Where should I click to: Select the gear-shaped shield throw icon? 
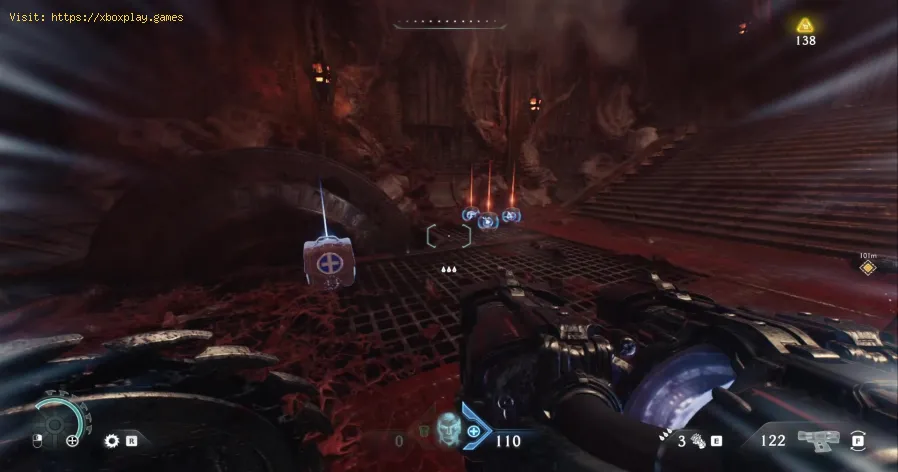pyautogui.click(x=113, y=440)
